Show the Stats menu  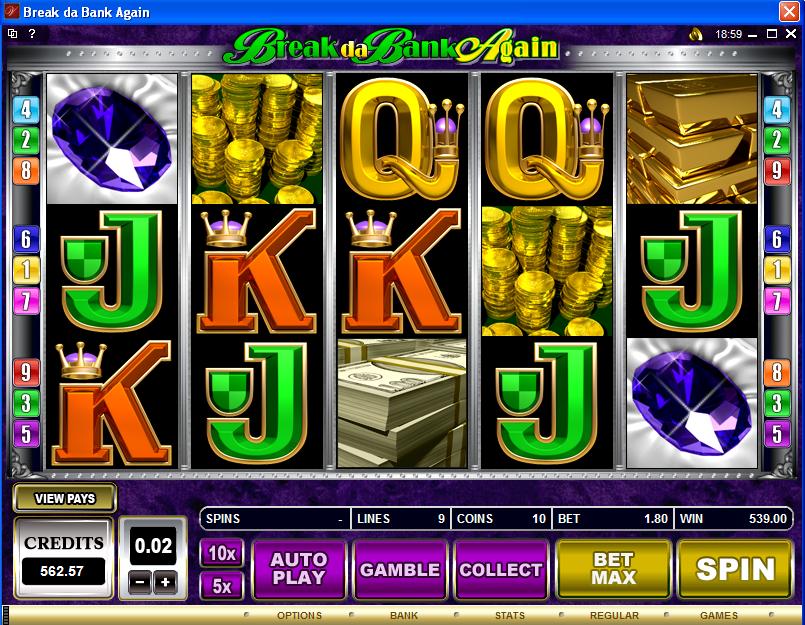point(509,616)
